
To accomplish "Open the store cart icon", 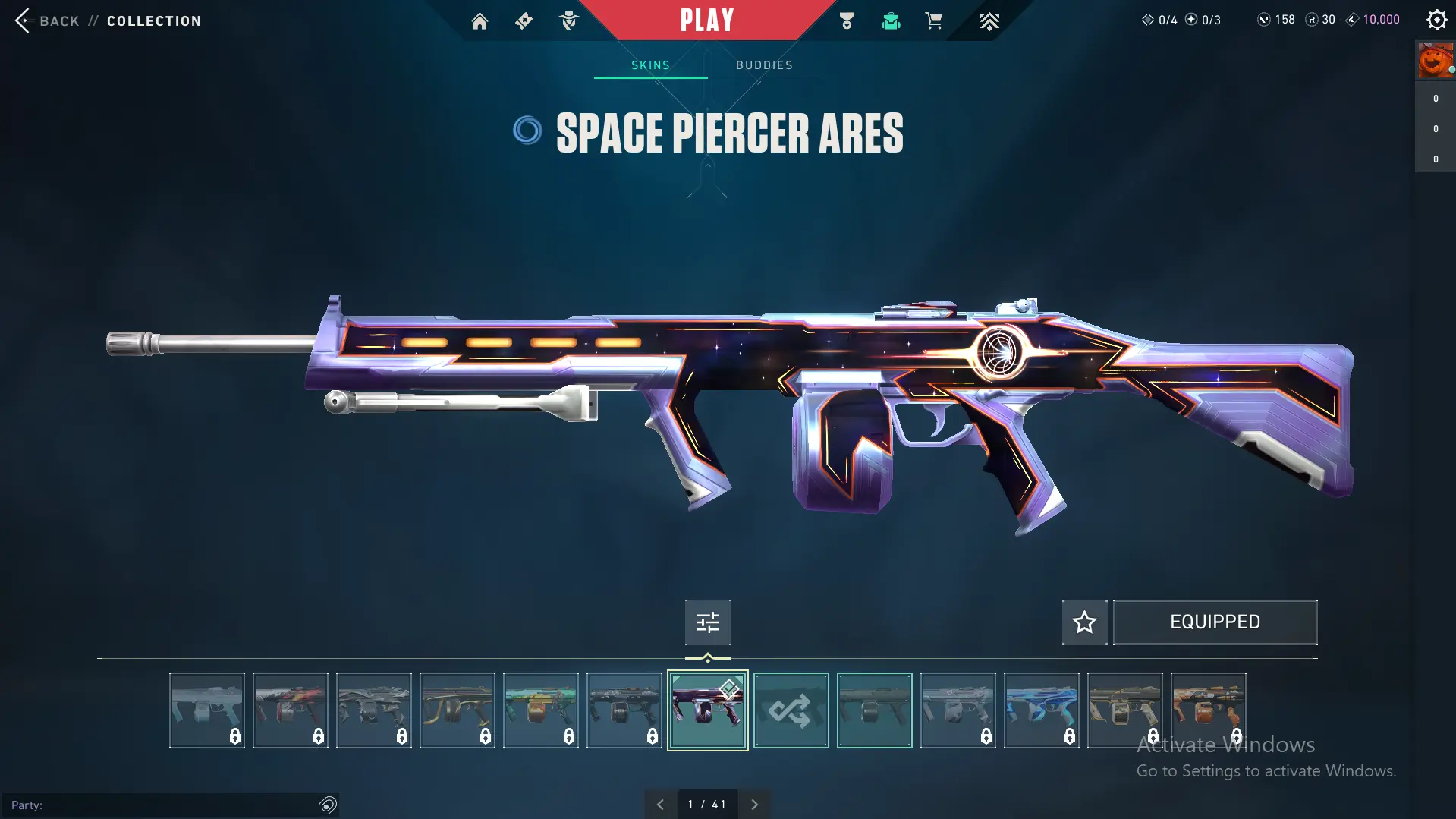I will [x=933, y=21].
